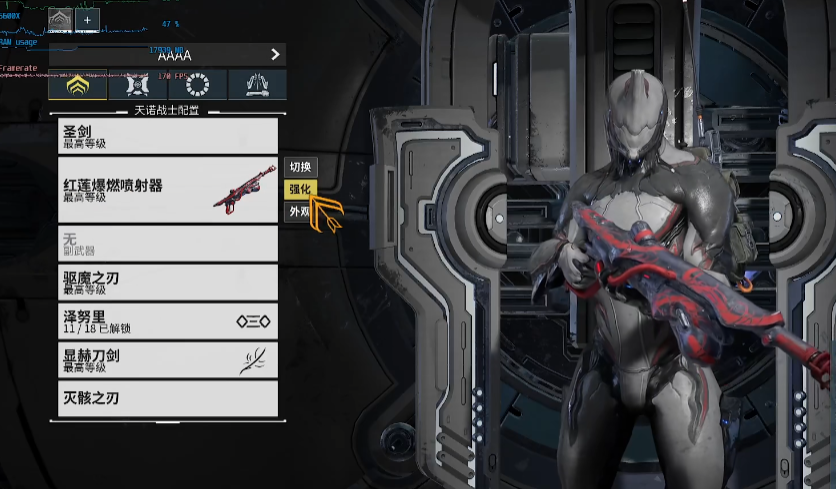Open 强化 upgrade for the weapon
836x489 pixels.
click(x=300, y=189)
